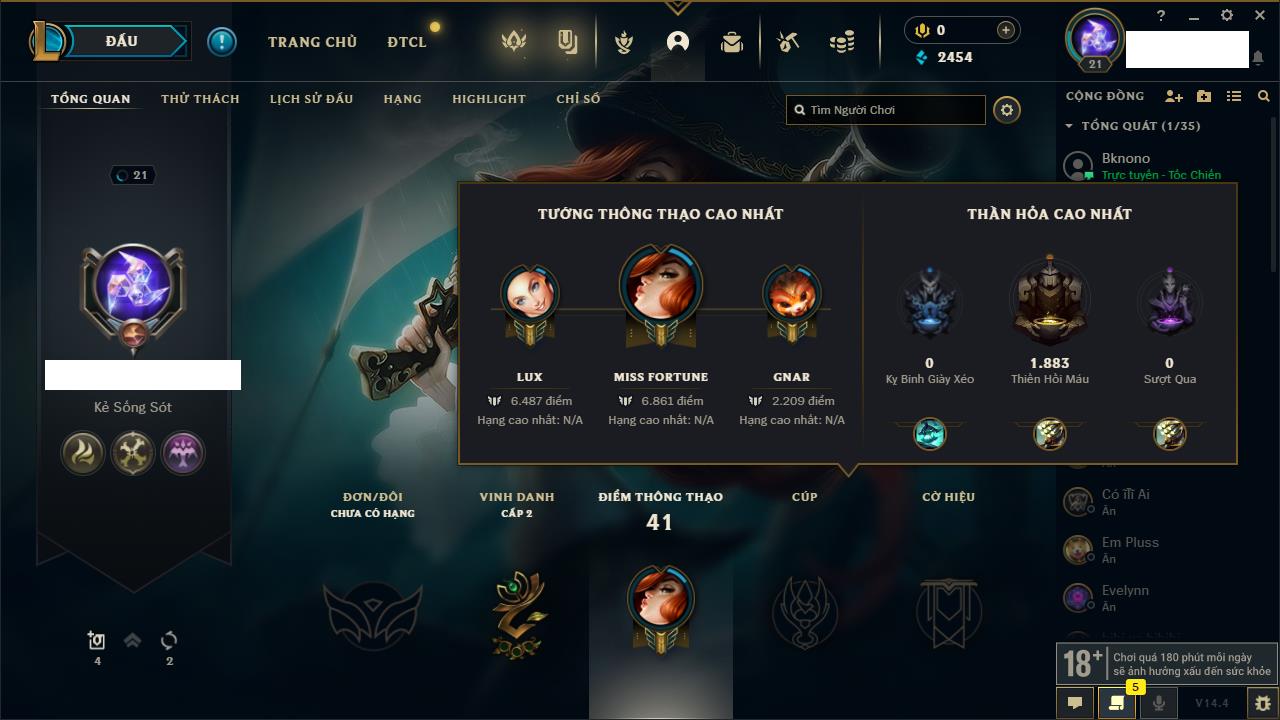Go to TRANG CHỦ home page
Image resolution: width=1280 pixels, height=720 pixels.
coord(312,42)
